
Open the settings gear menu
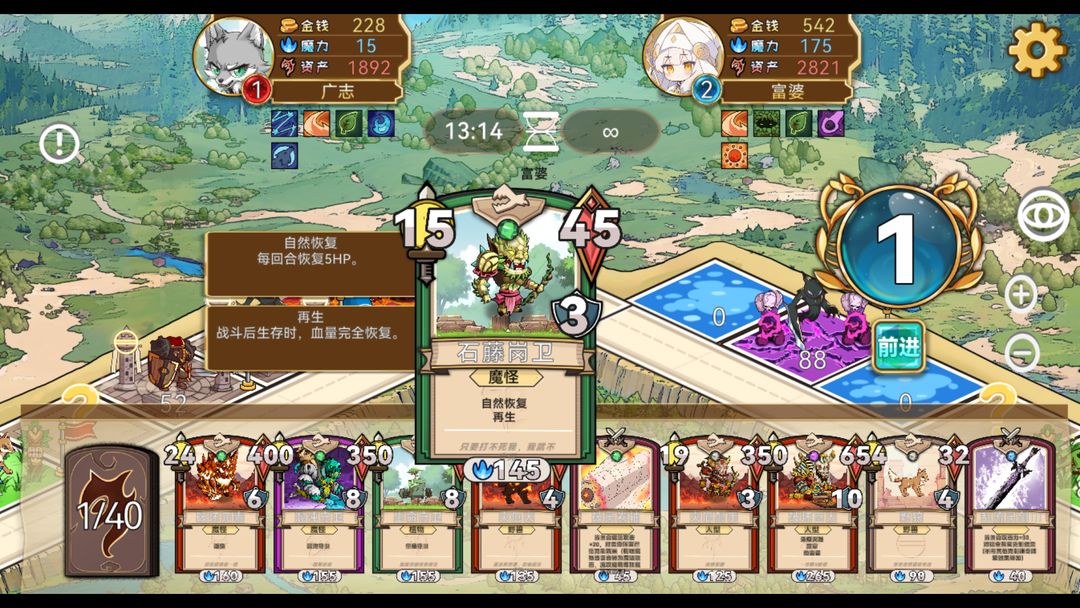1037,48
